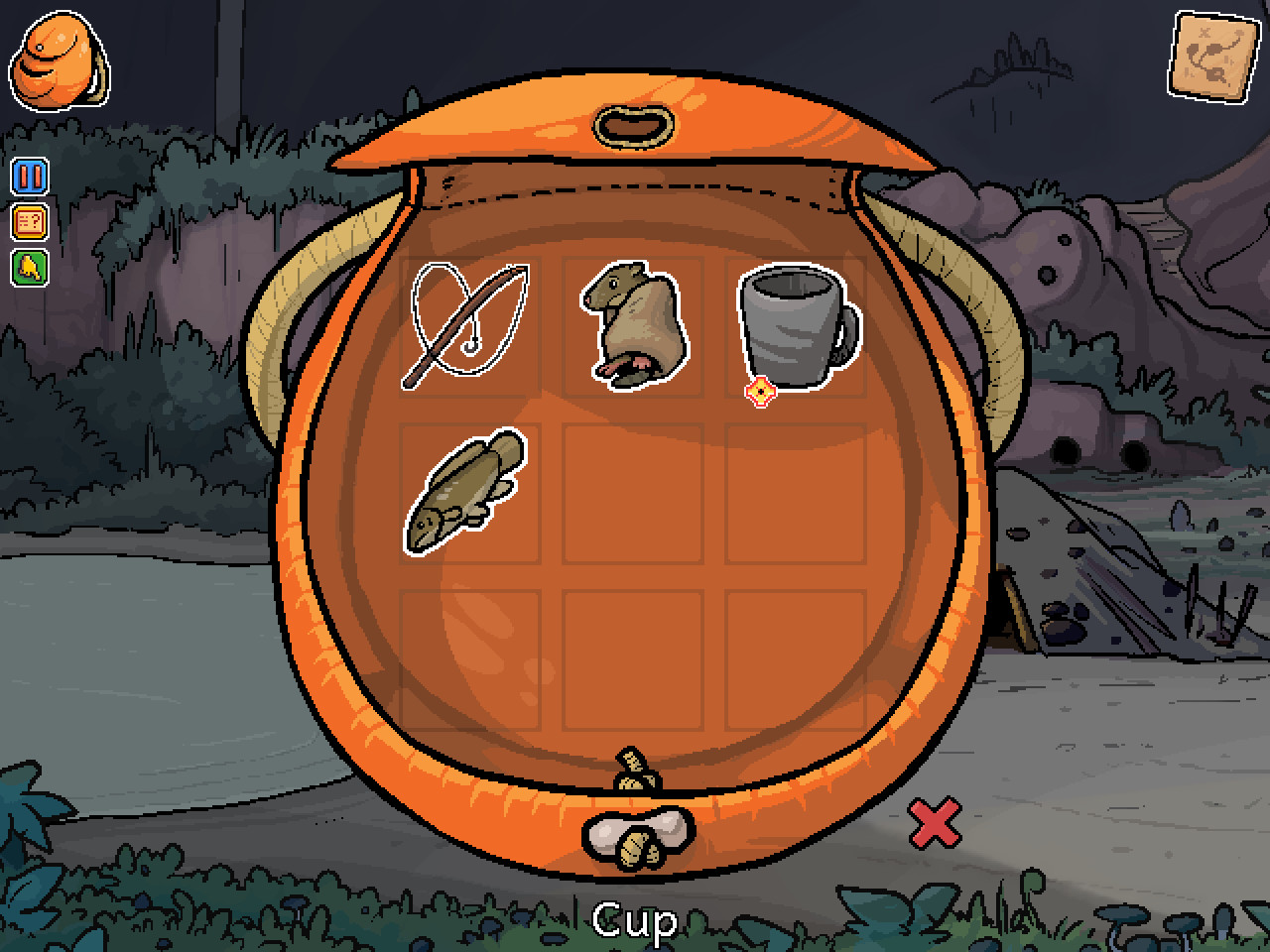Open the hints question-mark panel

[29, 220]
